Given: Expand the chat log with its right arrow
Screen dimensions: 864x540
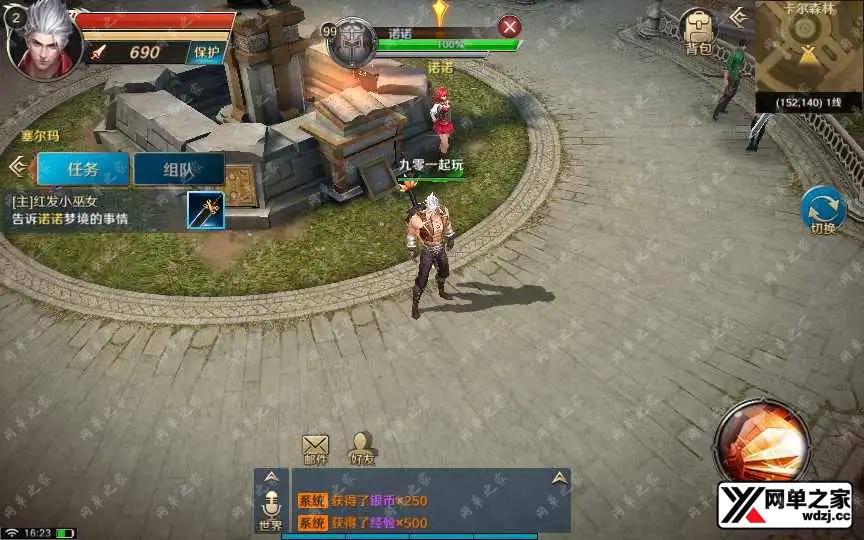Looking at the screenshot, I should tap(560, 479).
